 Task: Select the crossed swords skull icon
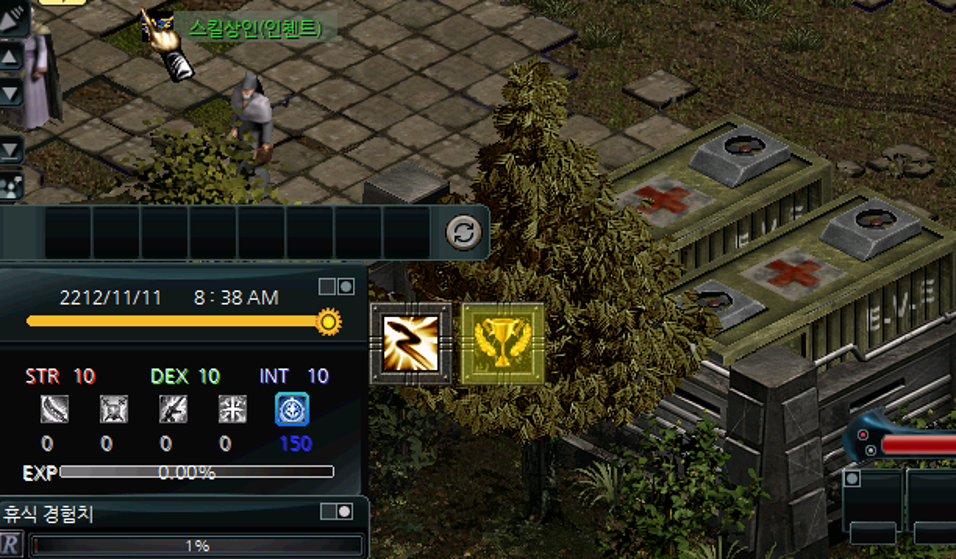click(x=113, y=409)
